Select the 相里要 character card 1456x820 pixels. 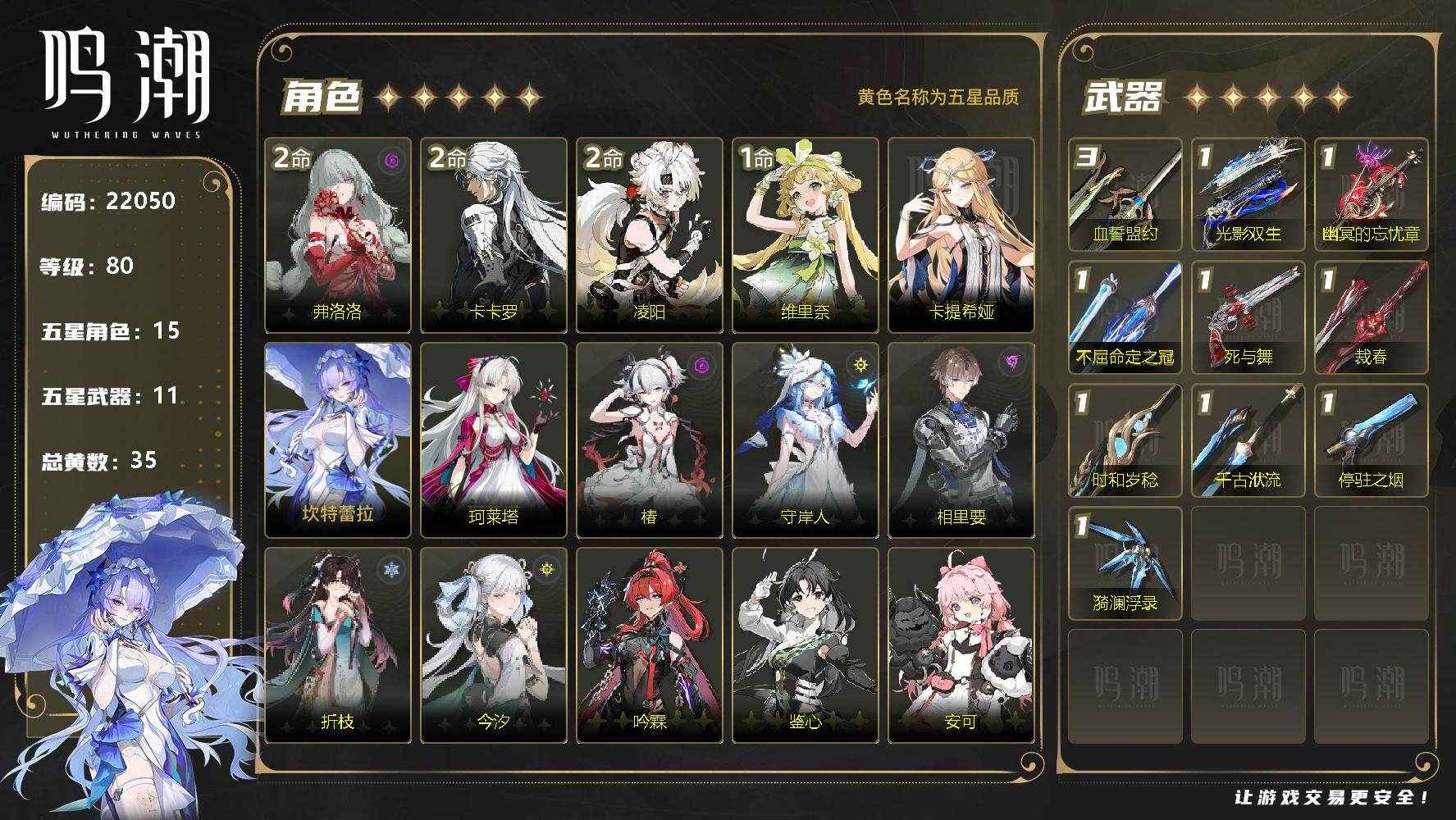pyautogui.click(x=961, y=440)
